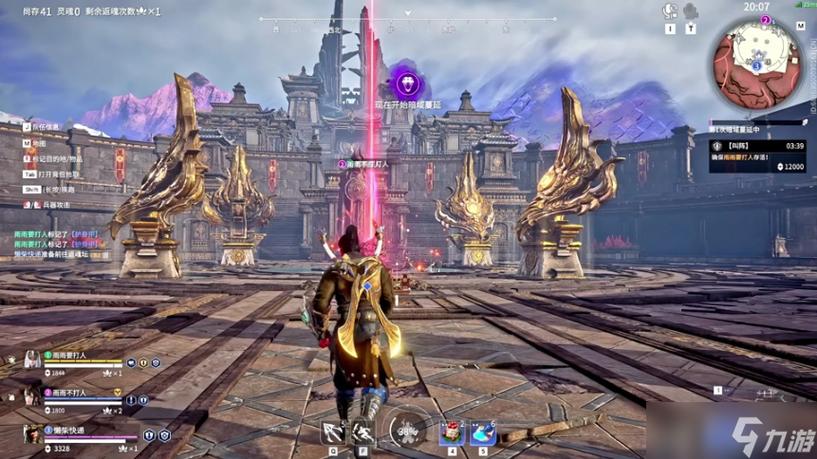Click the squad chat message log
817x459 pixels.
(x=62, y=246)
